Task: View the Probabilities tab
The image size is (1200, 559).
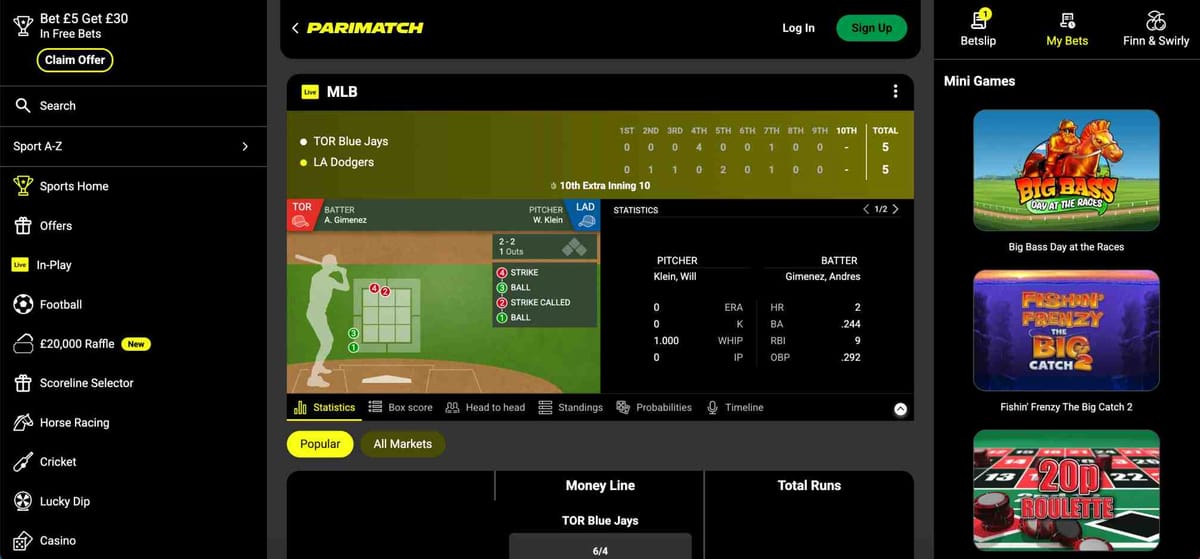Action: tap(654, 408)
